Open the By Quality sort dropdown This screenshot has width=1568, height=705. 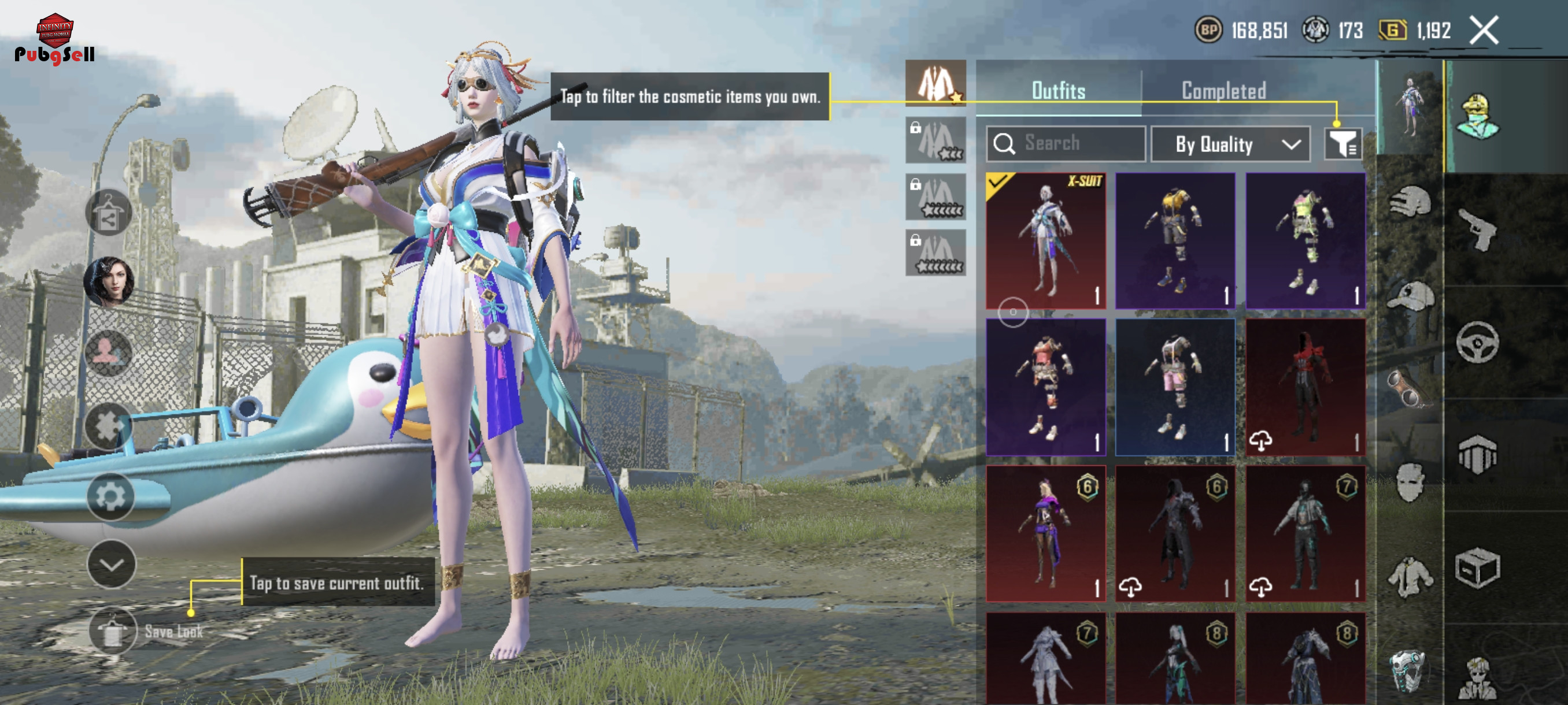[x=1230, y=144]
